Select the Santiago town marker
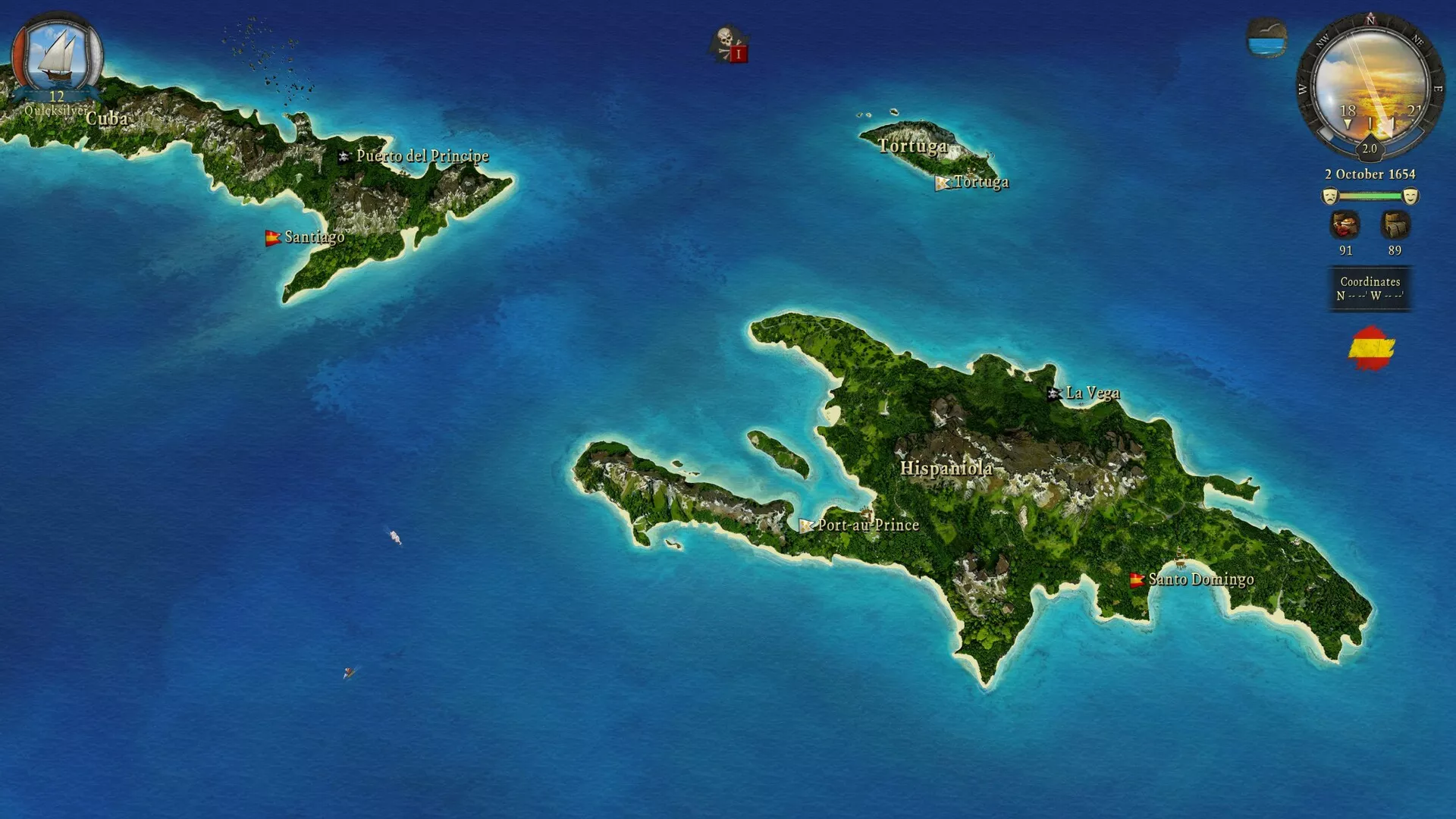 point(272,237)
